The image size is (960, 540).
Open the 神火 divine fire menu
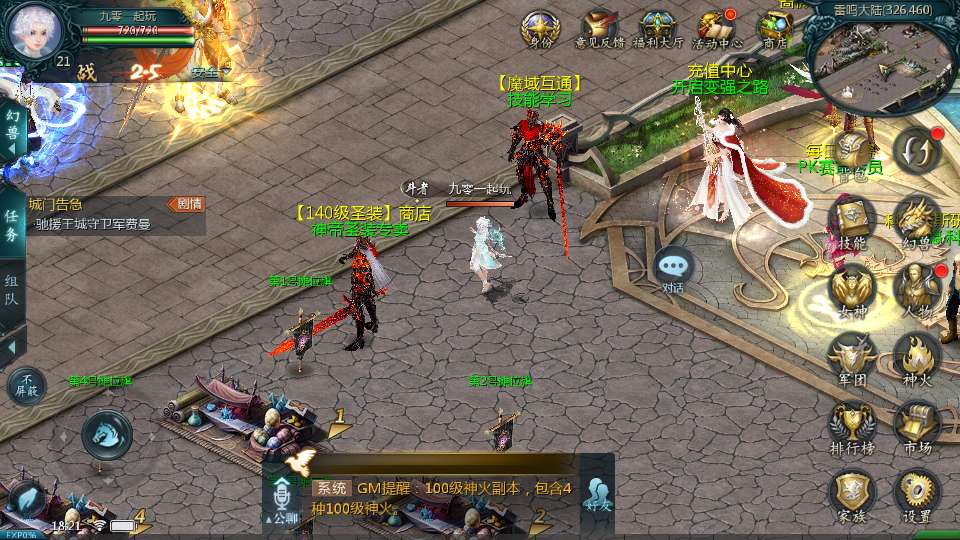[x=916, y=358]
